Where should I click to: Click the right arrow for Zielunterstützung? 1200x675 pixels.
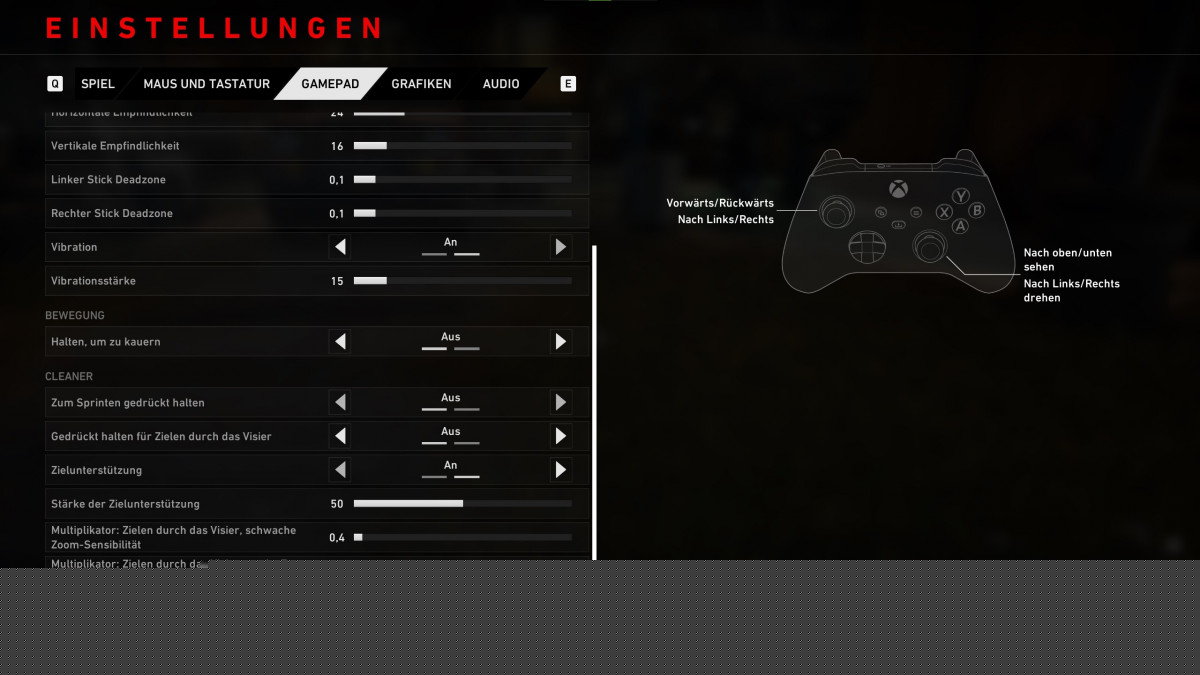pos(561,470)
